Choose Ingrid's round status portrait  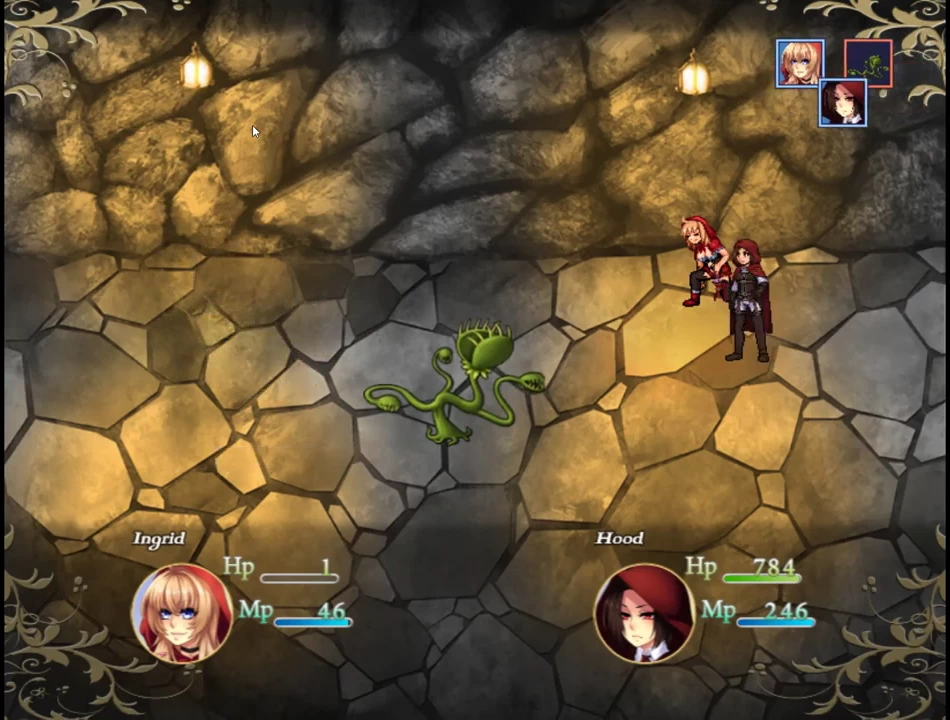click(182, 613)
